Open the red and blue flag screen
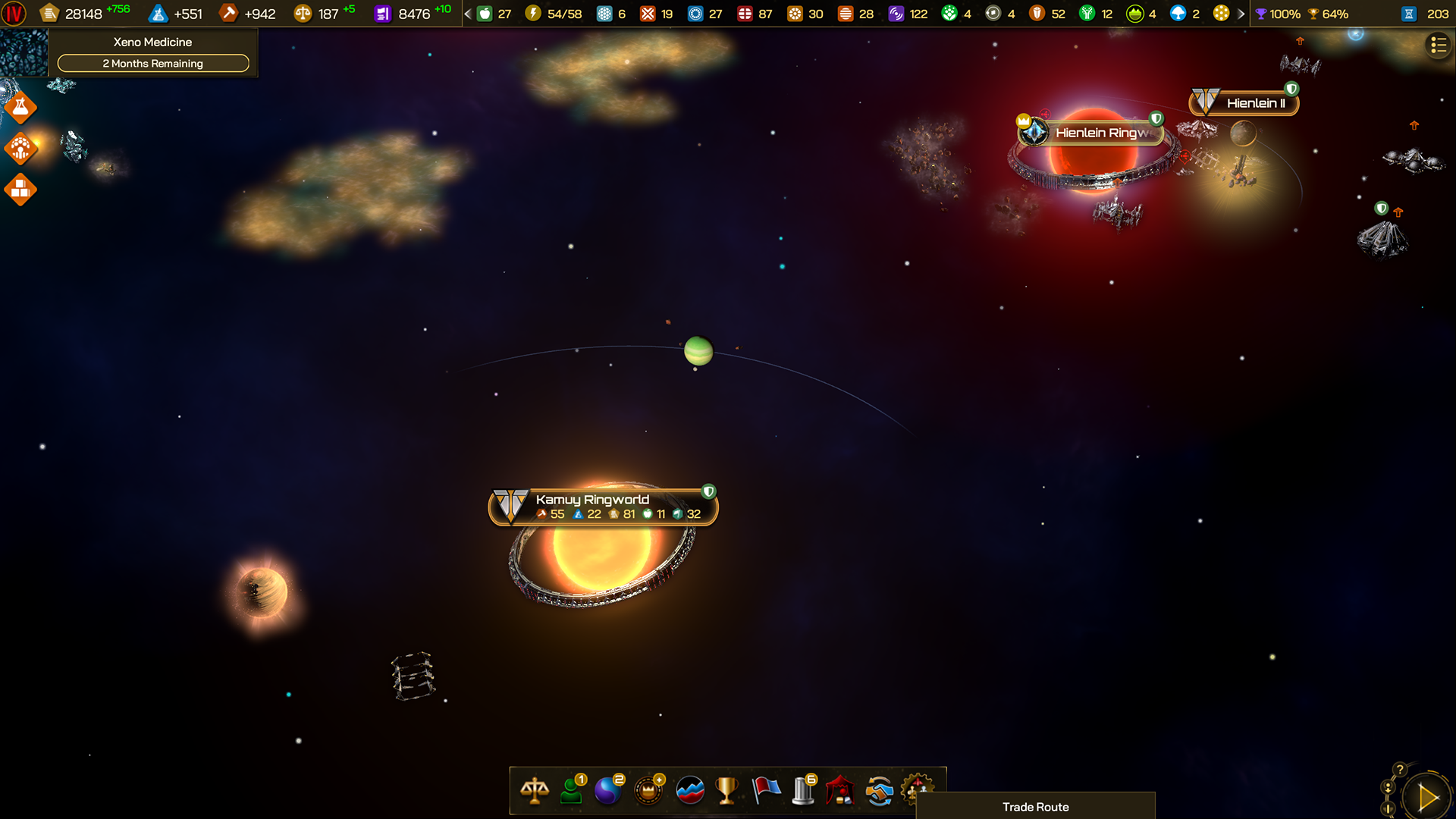Viewport: 1456px width, 819px height. [766, 791]
